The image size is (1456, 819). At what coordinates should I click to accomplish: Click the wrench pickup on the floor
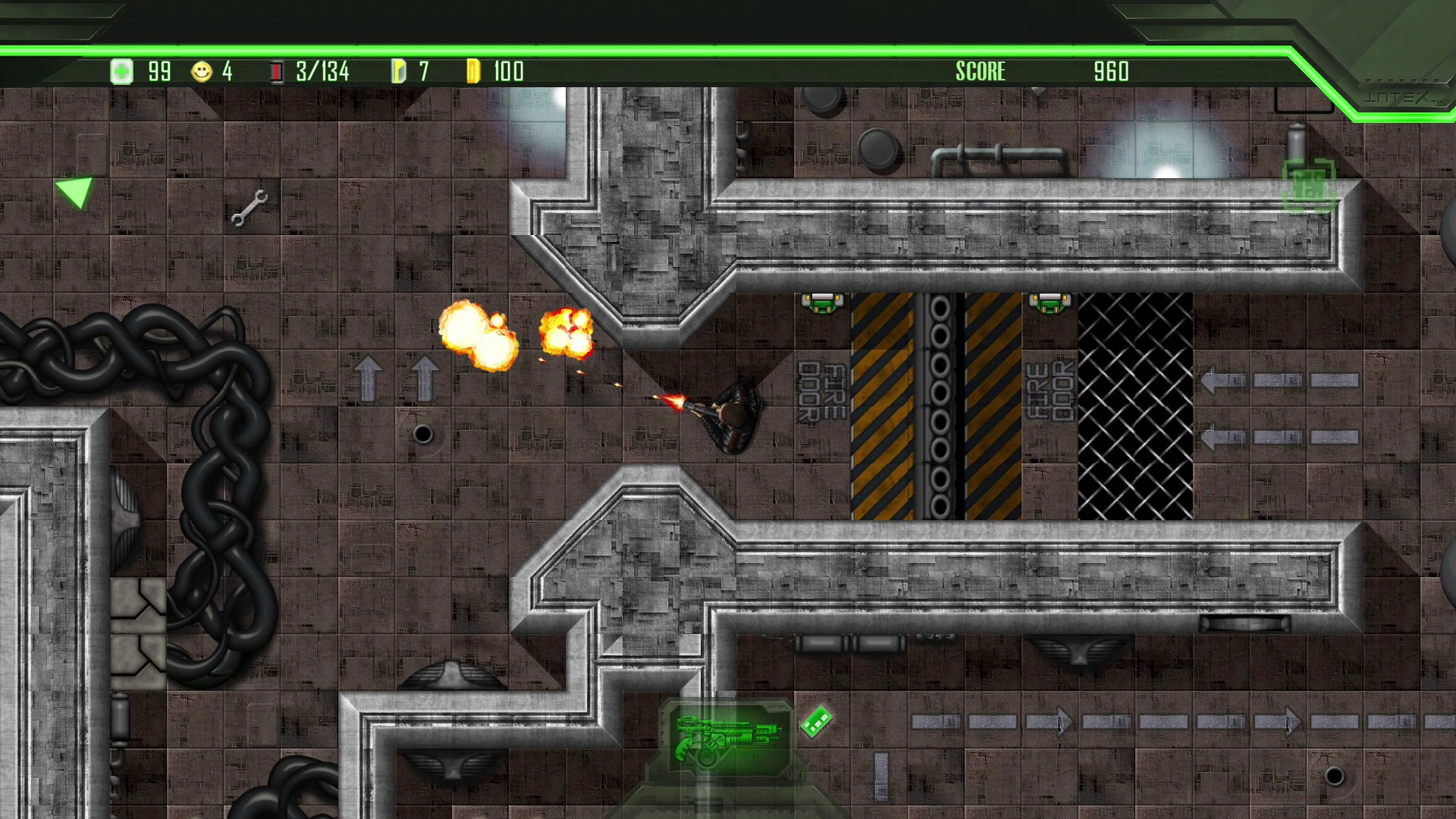click(x=250, y=210)
